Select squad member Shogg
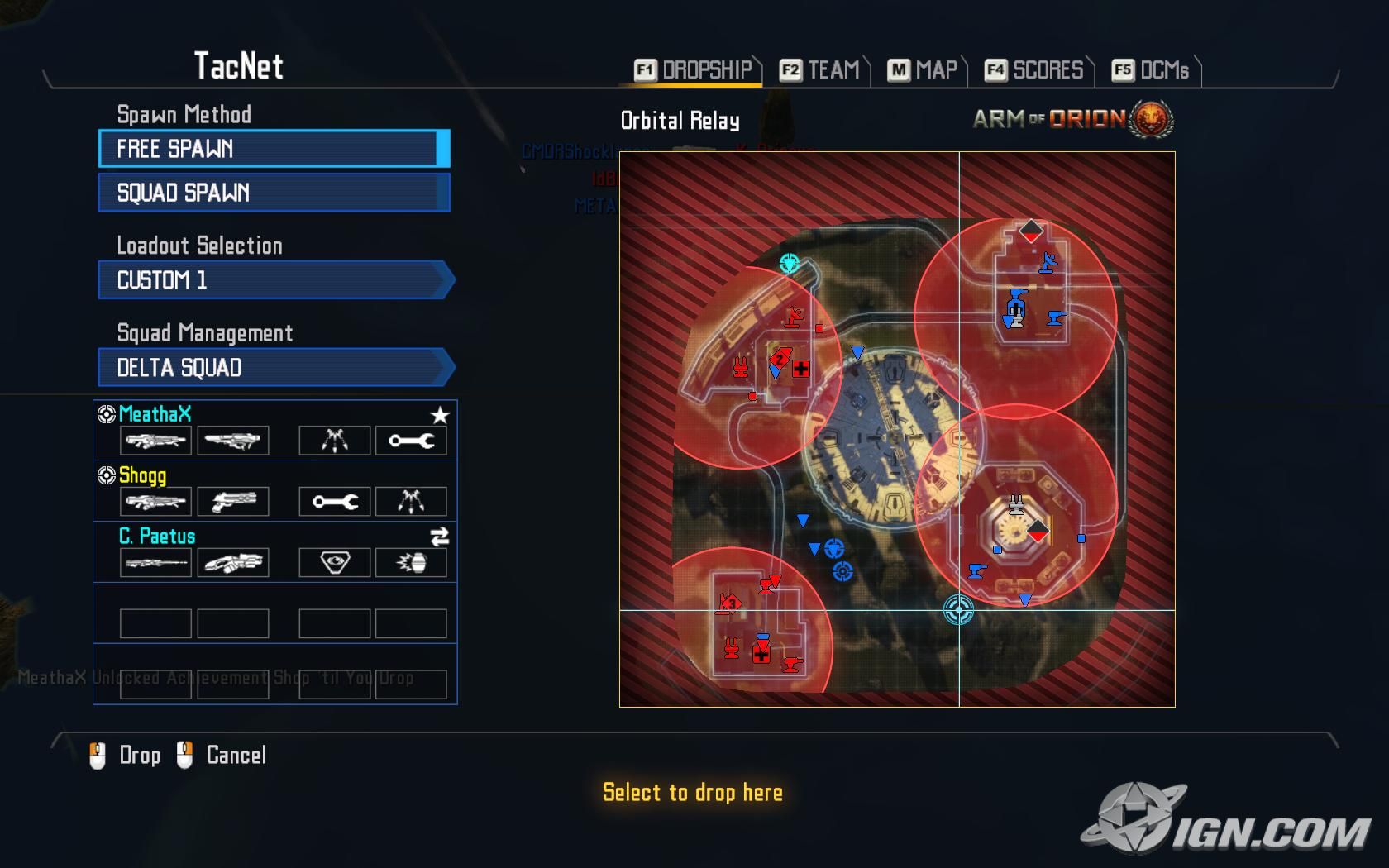 pyautogui.click(x=142, y=475)
